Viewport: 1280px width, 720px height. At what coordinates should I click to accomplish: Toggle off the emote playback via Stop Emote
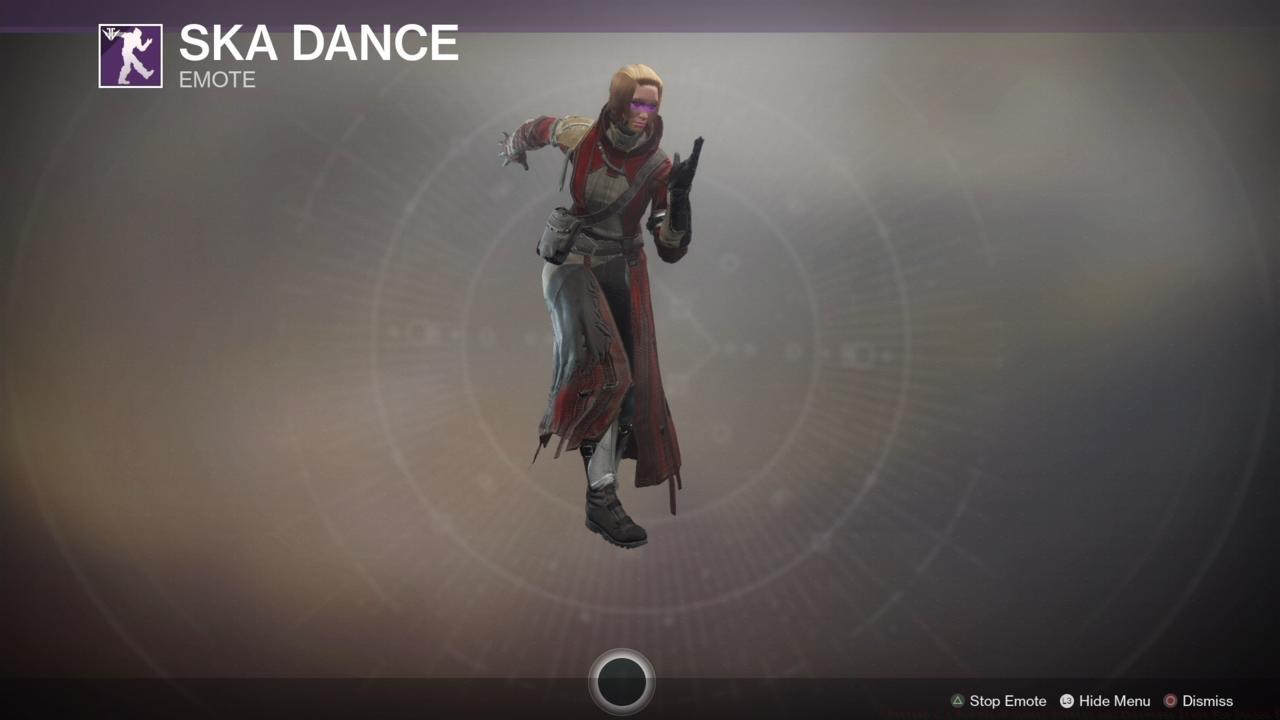pyautogui.click(x=1008, y=700)
